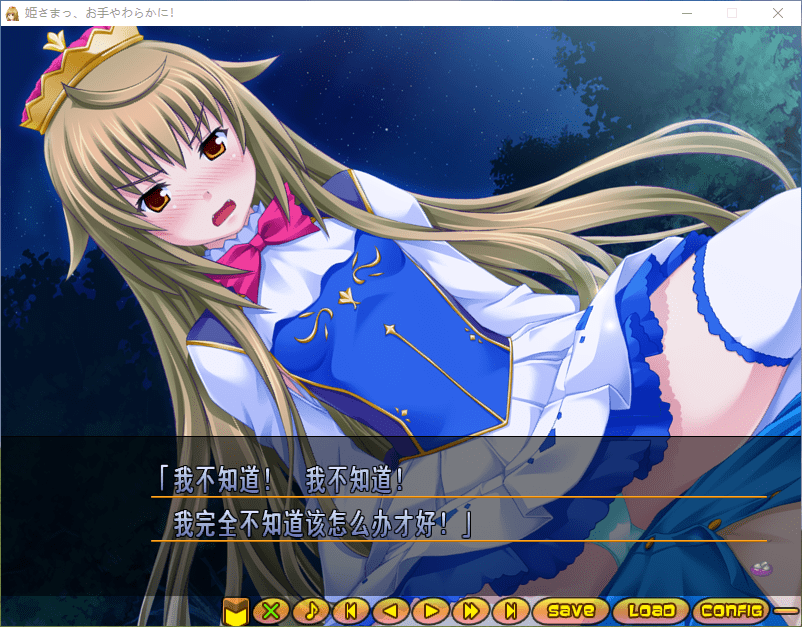Jump back with the skip-to-previous button

pos(351,610)
